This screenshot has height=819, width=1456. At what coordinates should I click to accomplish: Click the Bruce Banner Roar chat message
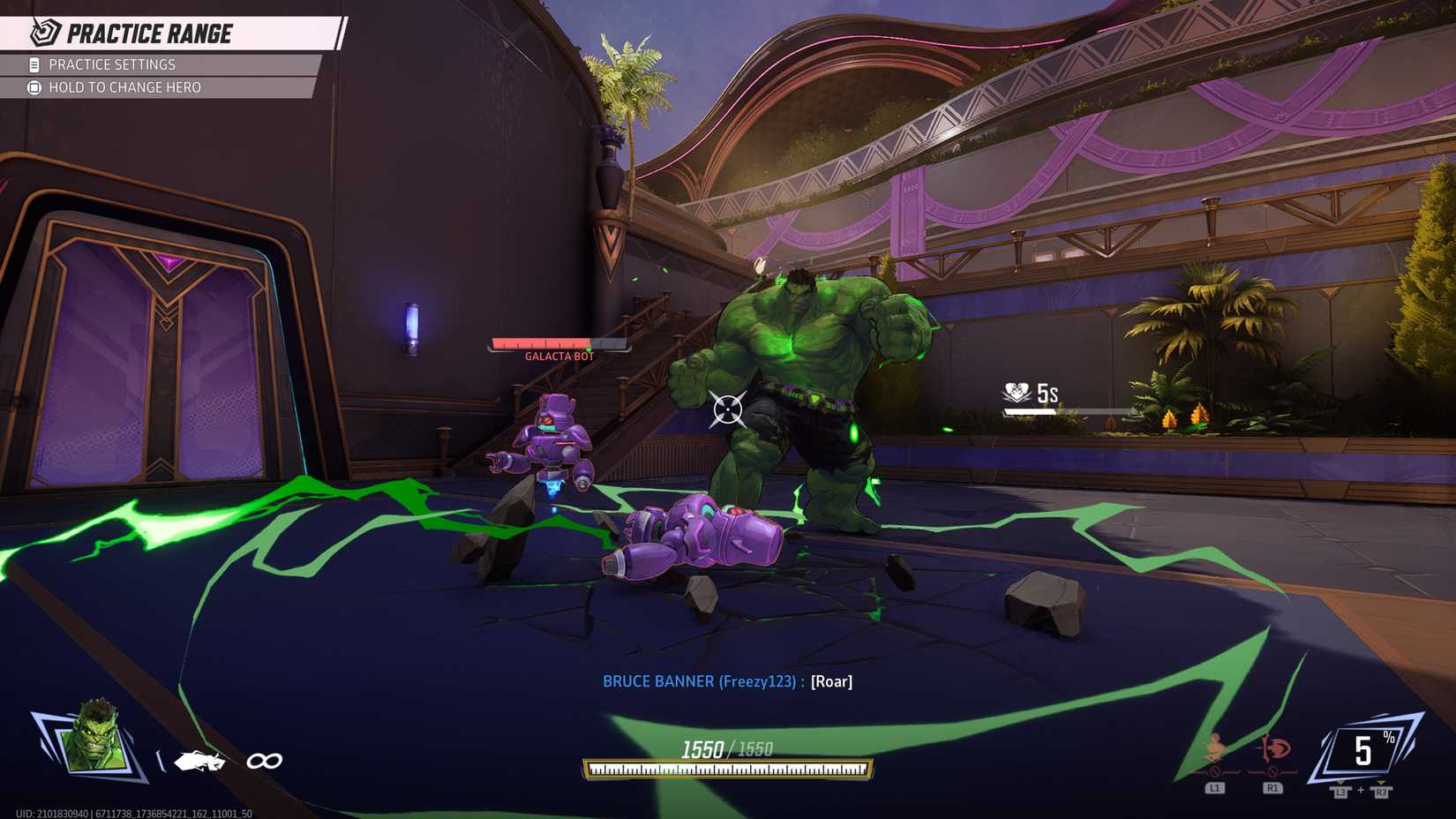click(x=727, y=681)
